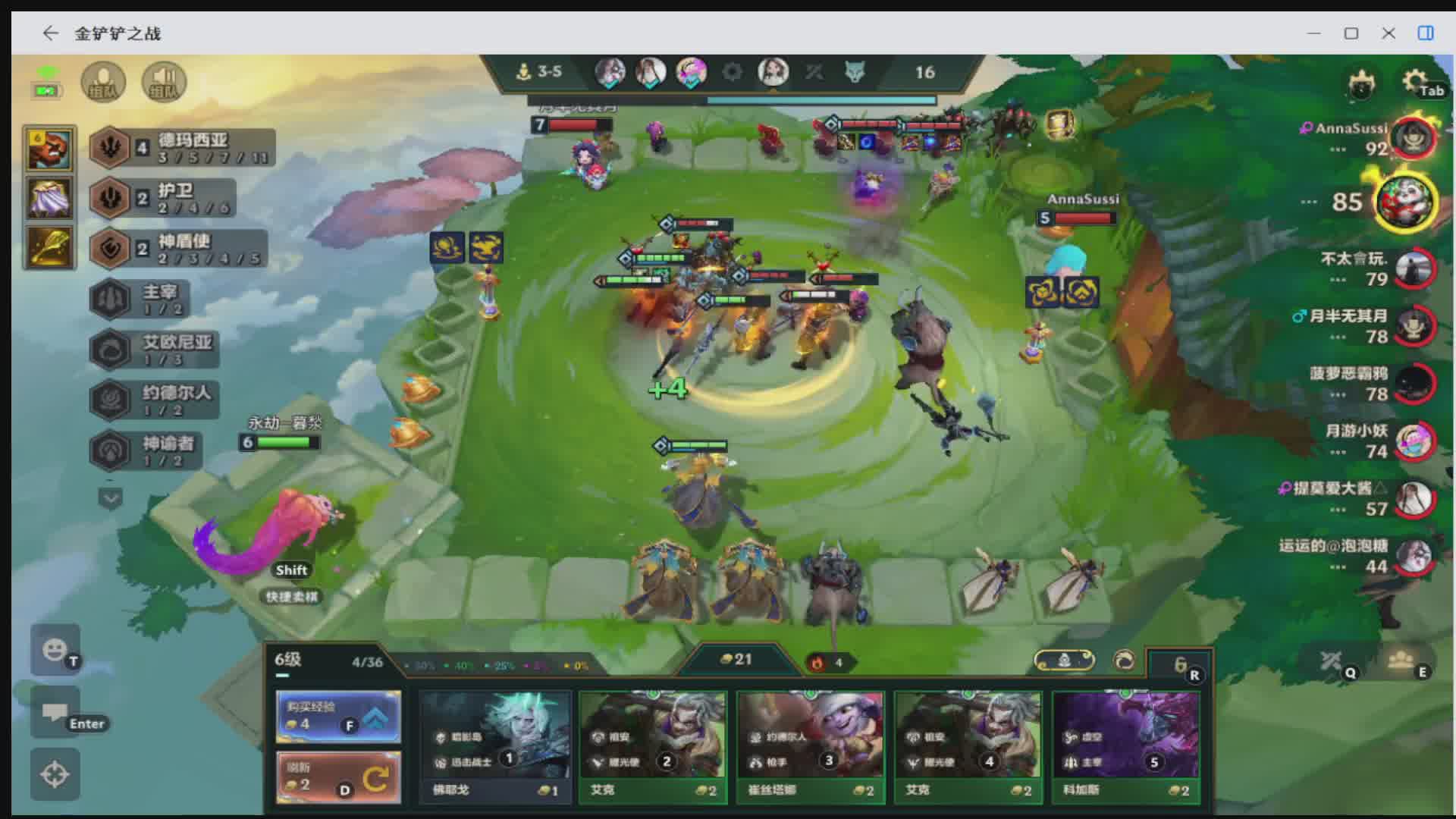
Task: Check the 护卫 trait entry
Action: (x=162, y=198)
